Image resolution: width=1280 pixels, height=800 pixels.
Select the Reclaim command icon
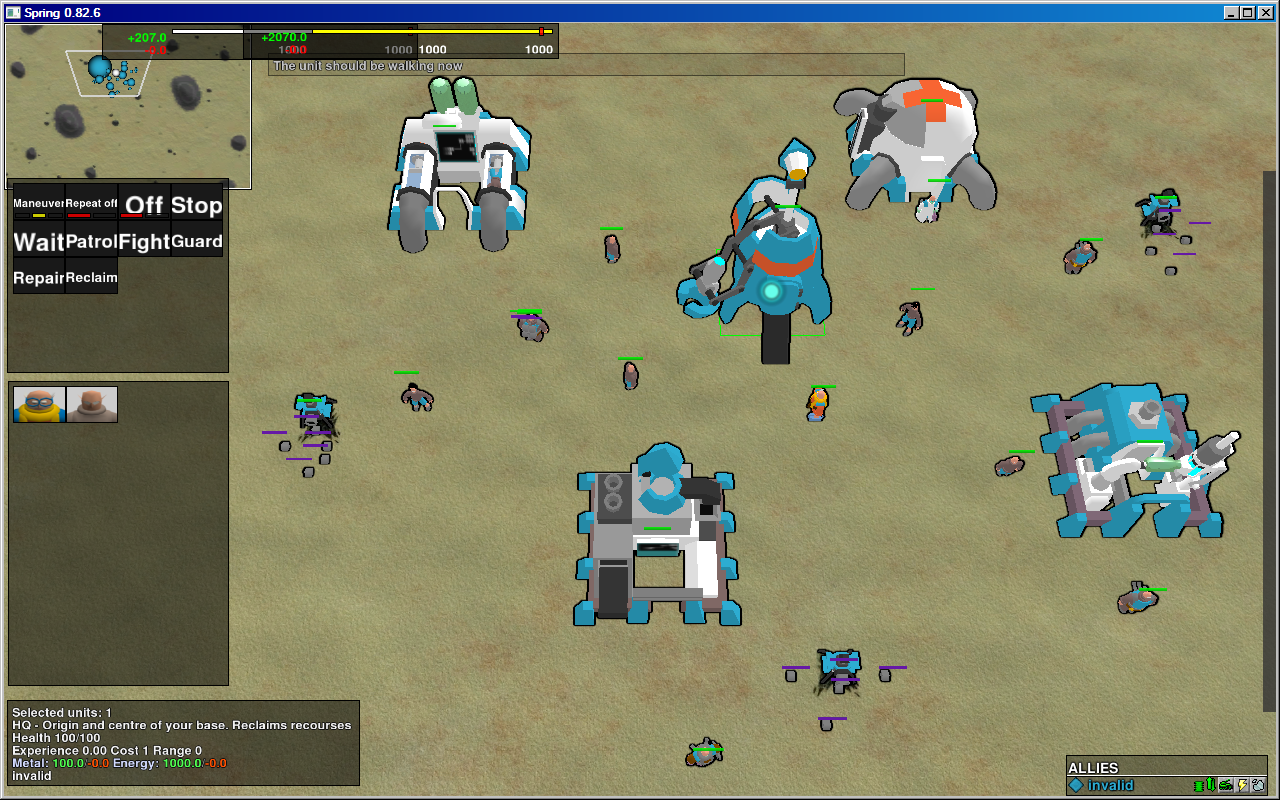(91, 277)
